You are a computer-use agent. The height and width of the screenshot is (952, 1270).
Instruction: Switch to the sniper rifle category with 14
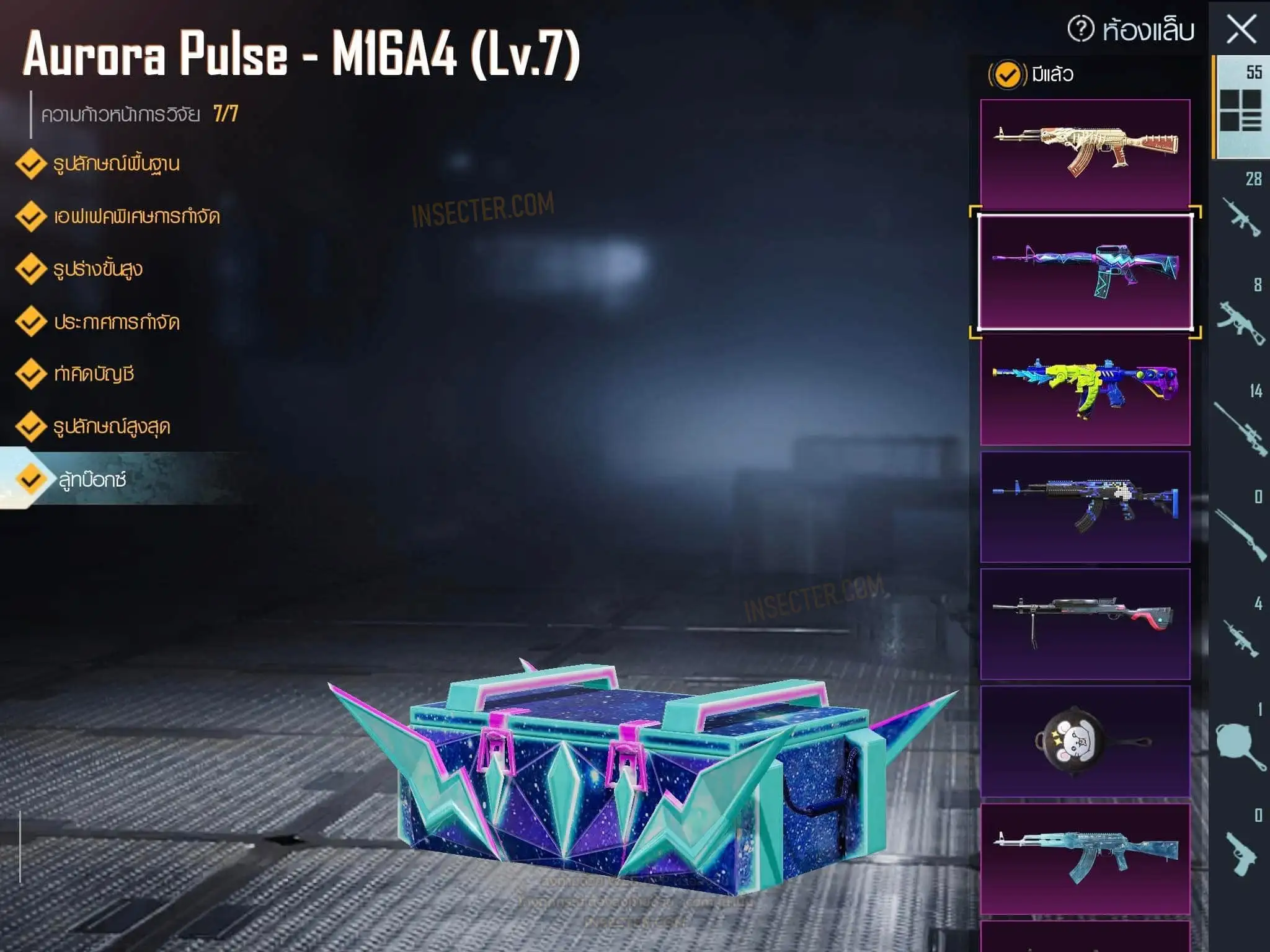(x=1241, y=421)
